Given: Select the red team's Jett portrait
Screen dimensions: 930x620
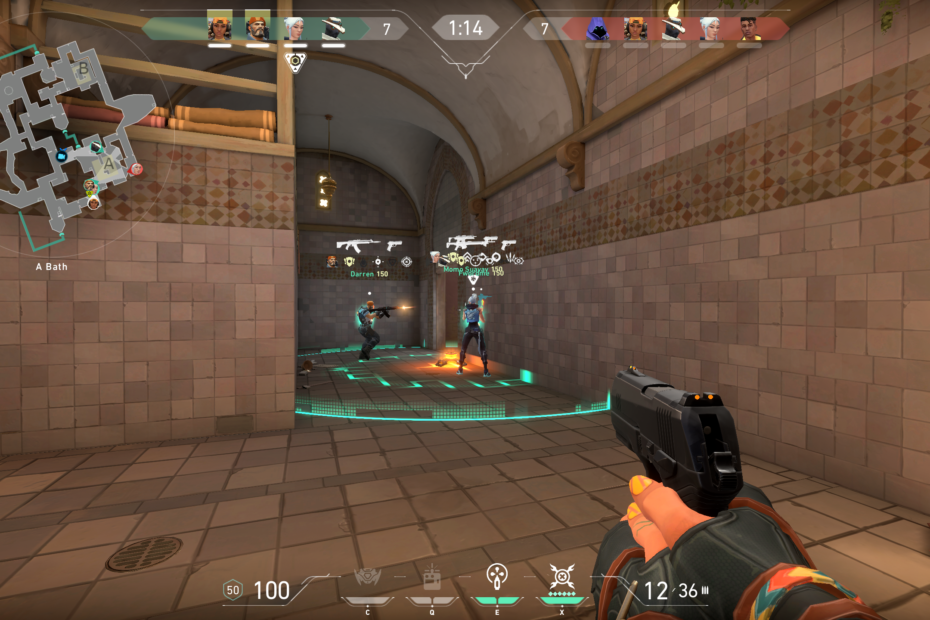Looking at the screenshot, I should point(711,28).
